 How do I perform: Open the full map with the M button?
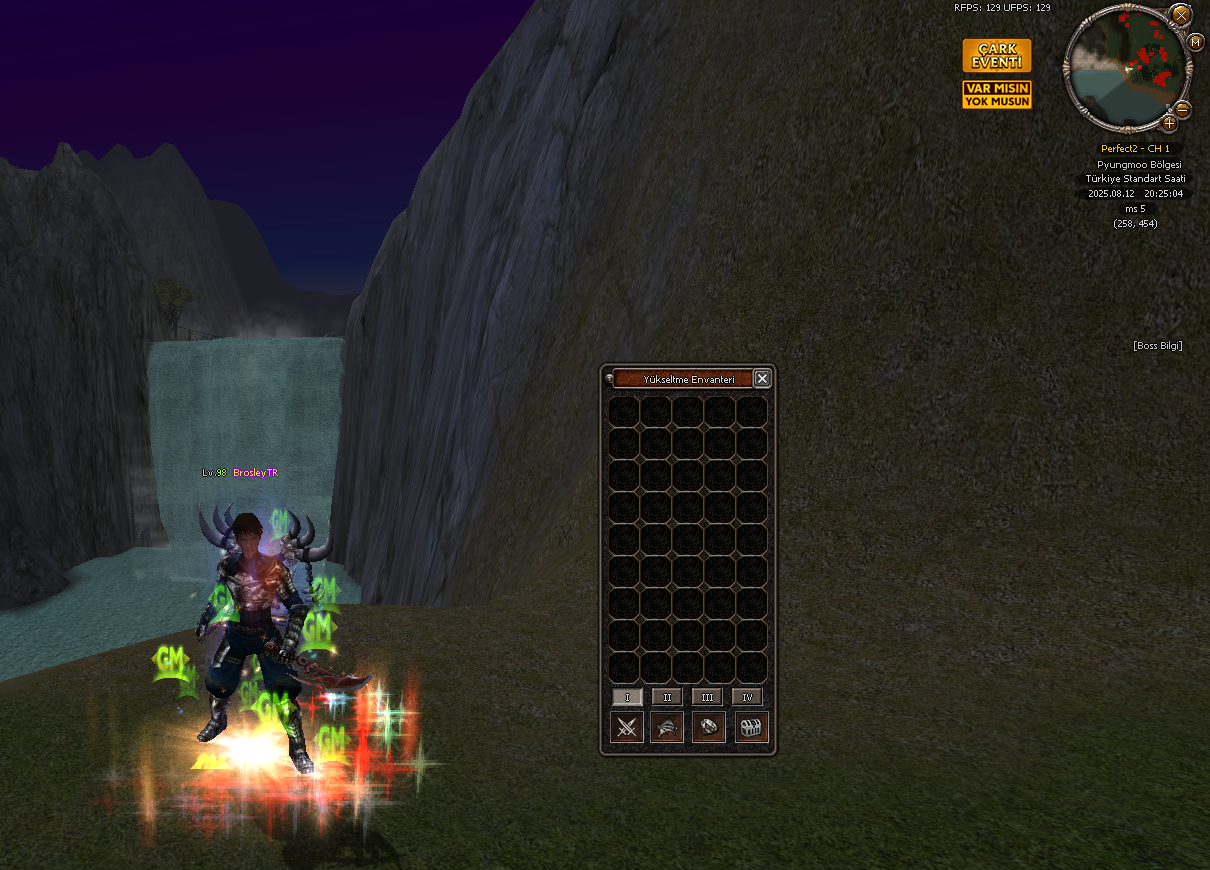coord(1195,42)
